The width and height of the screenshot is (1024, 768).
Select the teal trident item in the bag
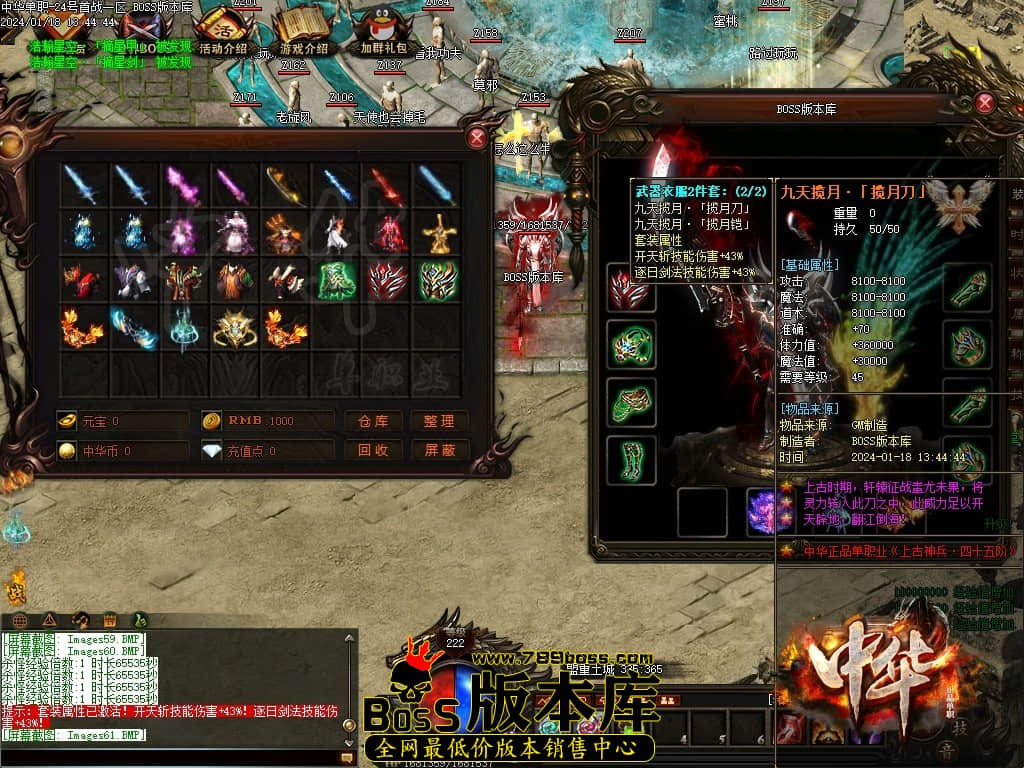[x=182, y=328]
